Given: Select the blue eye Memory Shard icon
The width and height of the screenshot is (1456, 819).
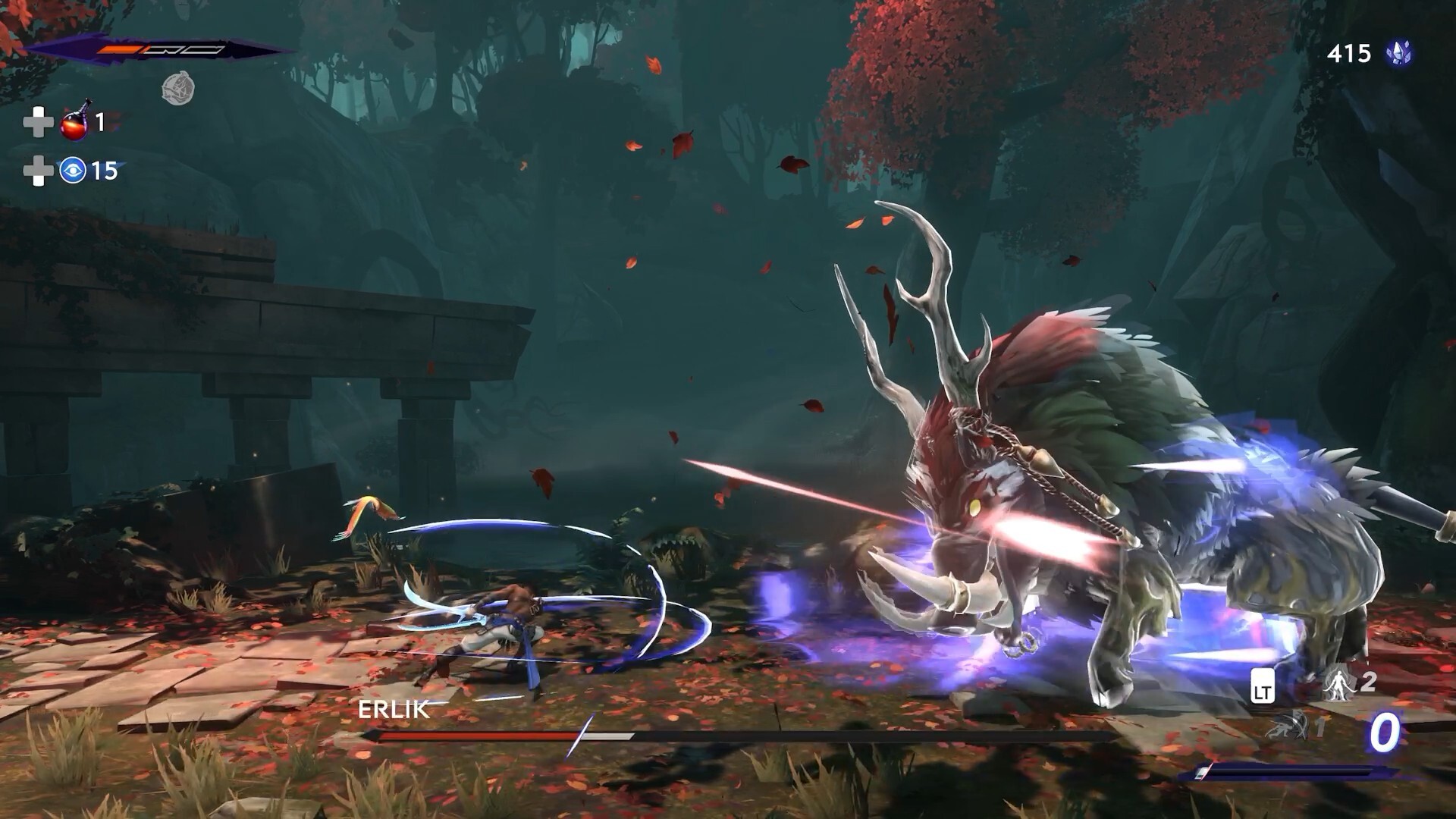Looking at the screenshot, I should [73, 171].
